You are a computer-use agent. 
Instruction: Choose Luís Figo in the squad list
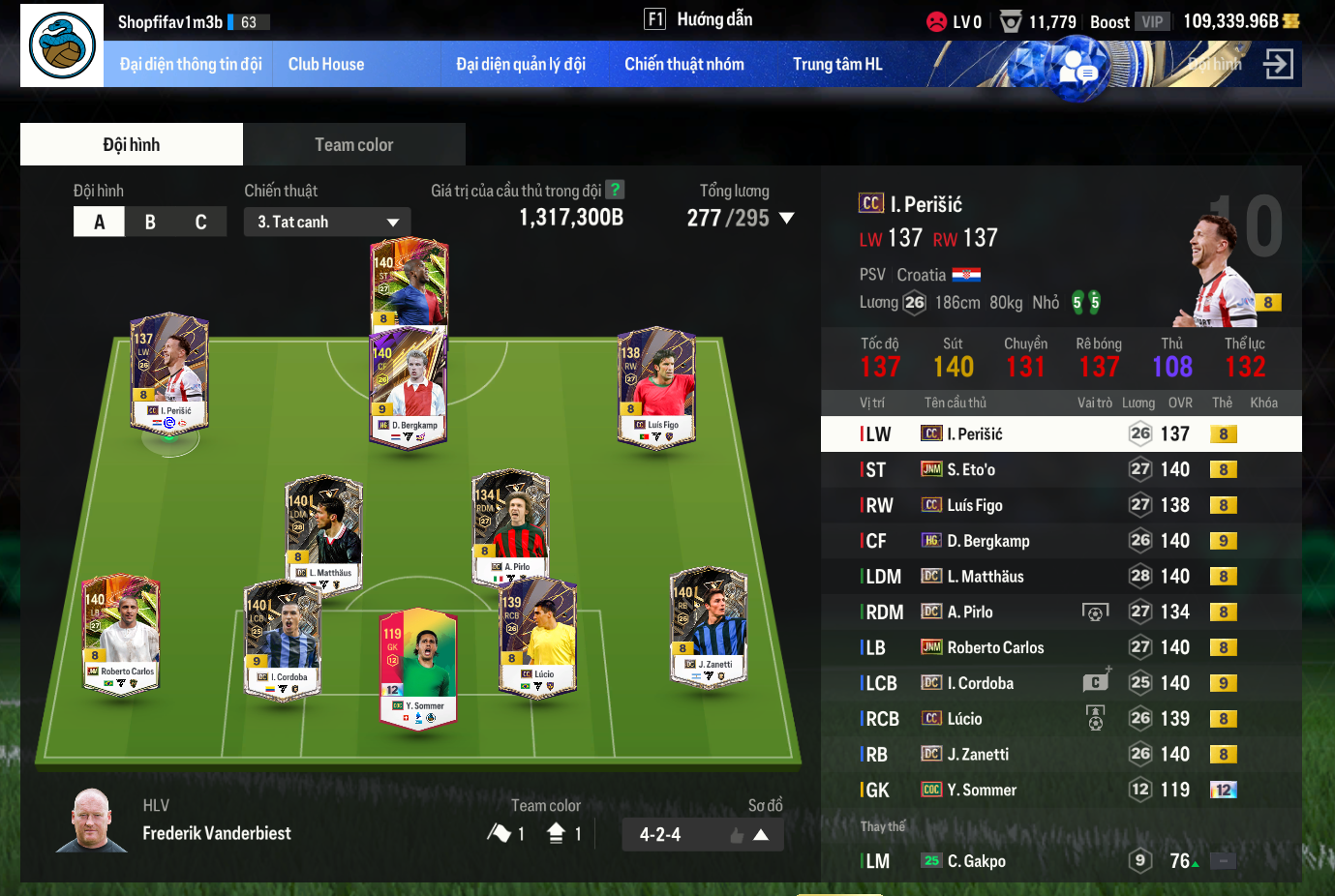click(1060, 505)
